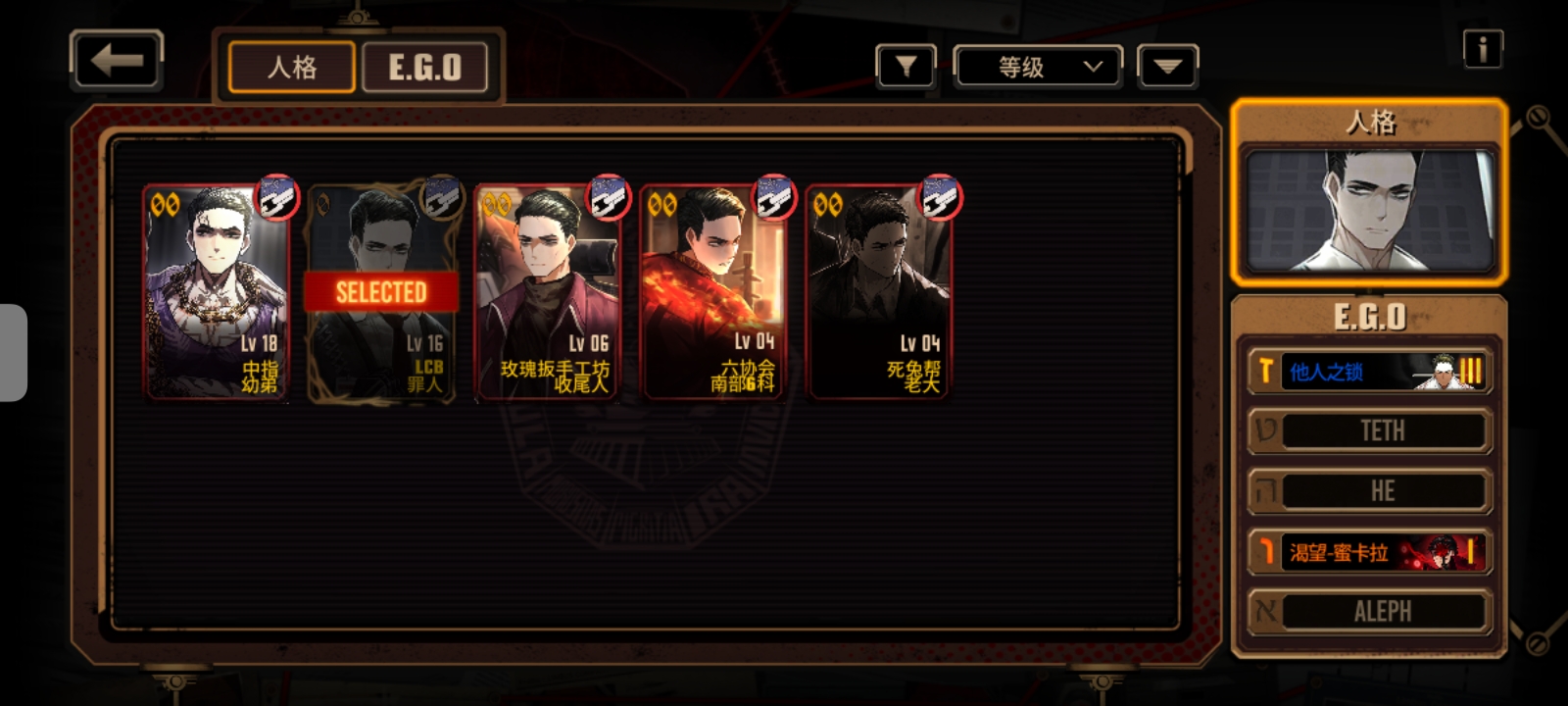Choose the selected LCB罪人 identity card
The image size is (1568, 706).
click(x=381, y=291)
